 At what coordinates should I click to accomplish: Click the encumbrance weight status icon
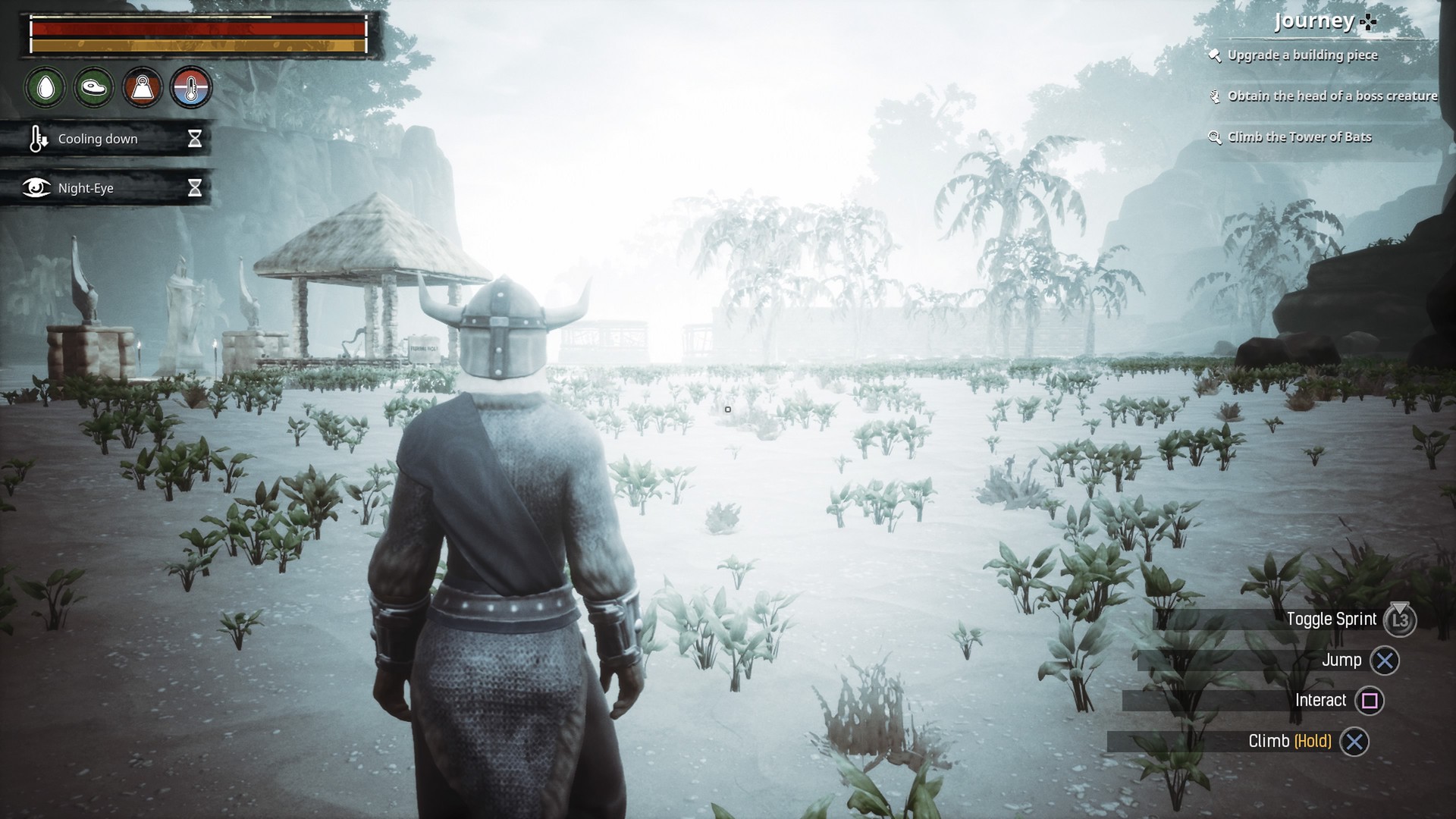[143, 88]
